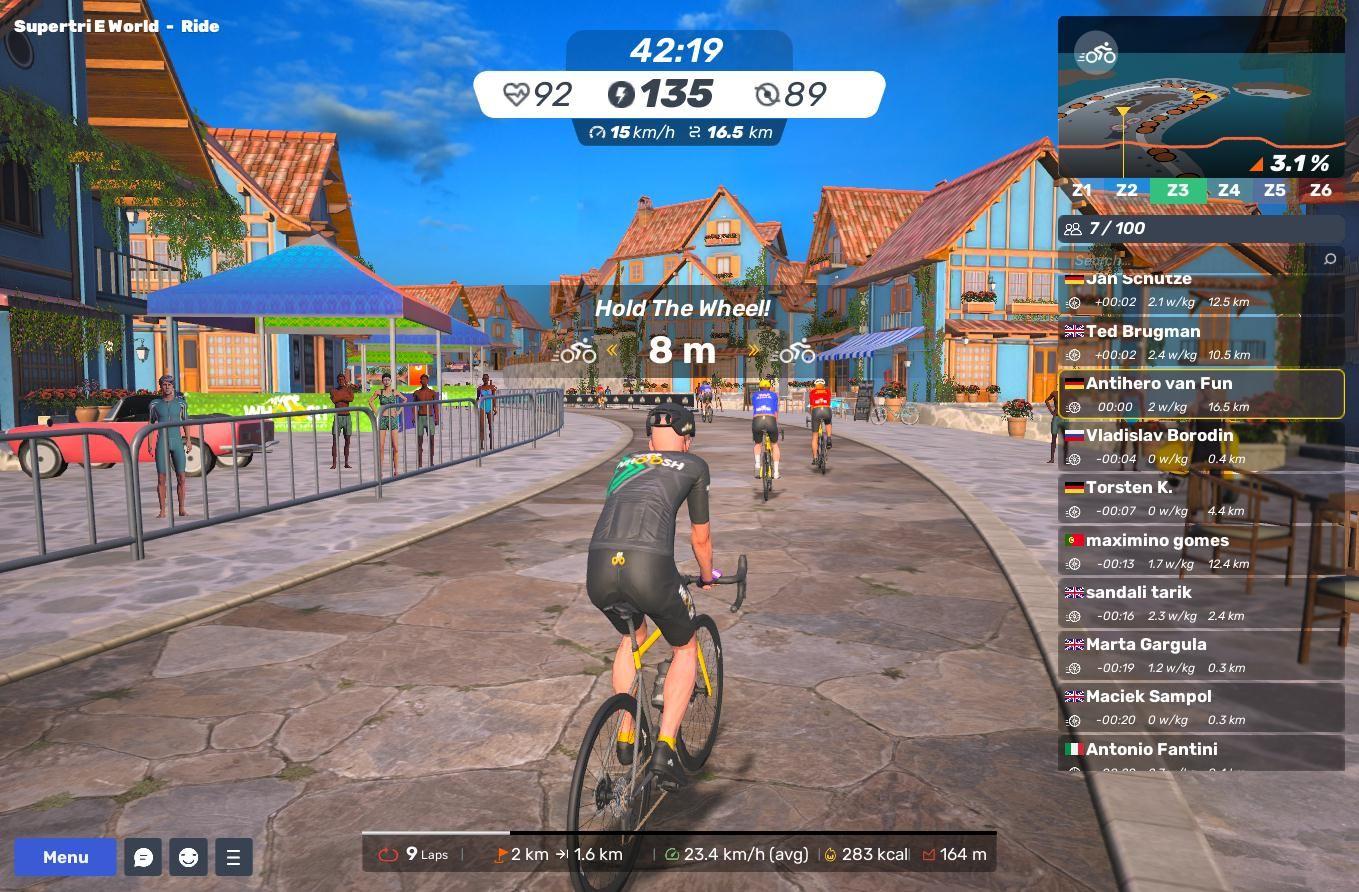Open the blue Menu button
Screen dimensions: 1359x892
[65, 857]
